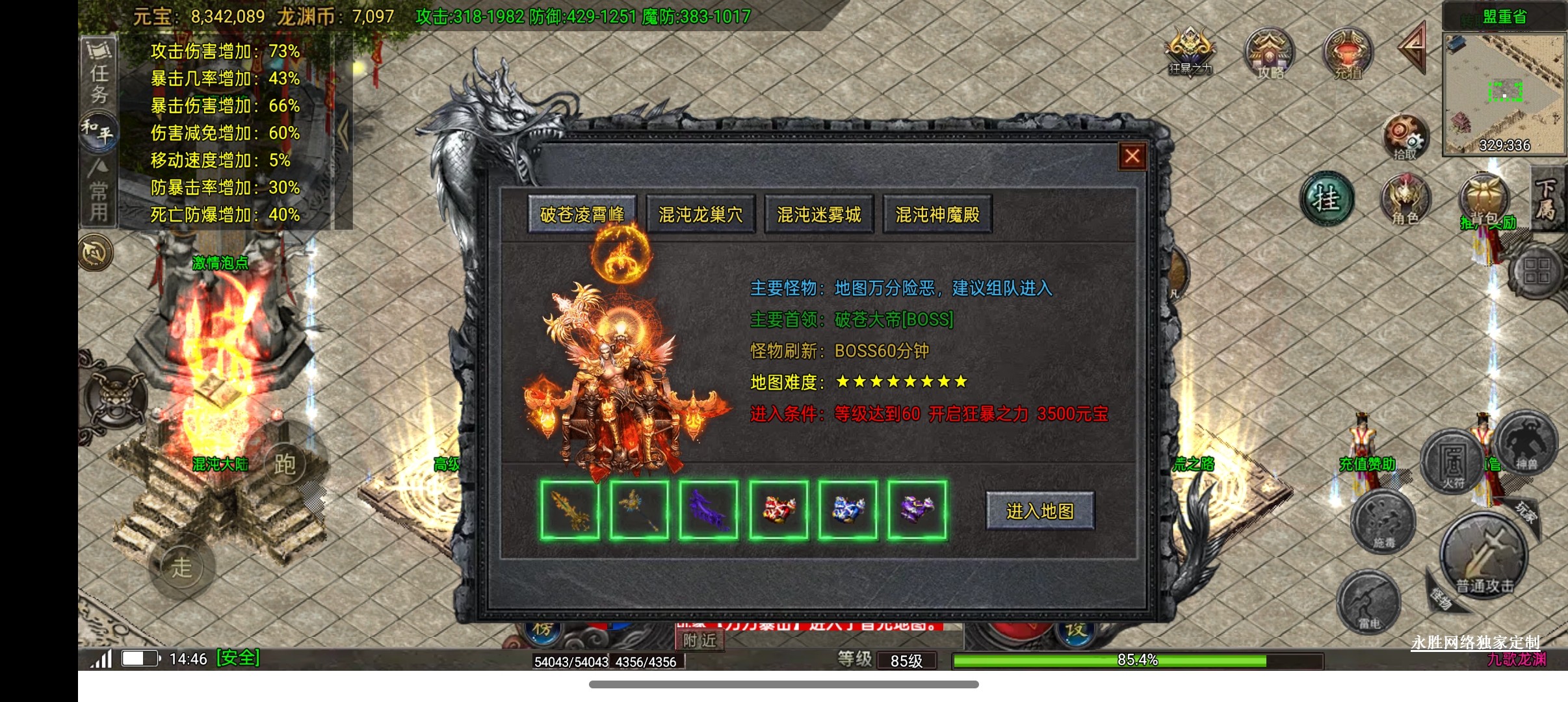This screenshot has width=1568, height=702.
Task: Inspect the red armor reward slot
Action: tap(778, 510)
